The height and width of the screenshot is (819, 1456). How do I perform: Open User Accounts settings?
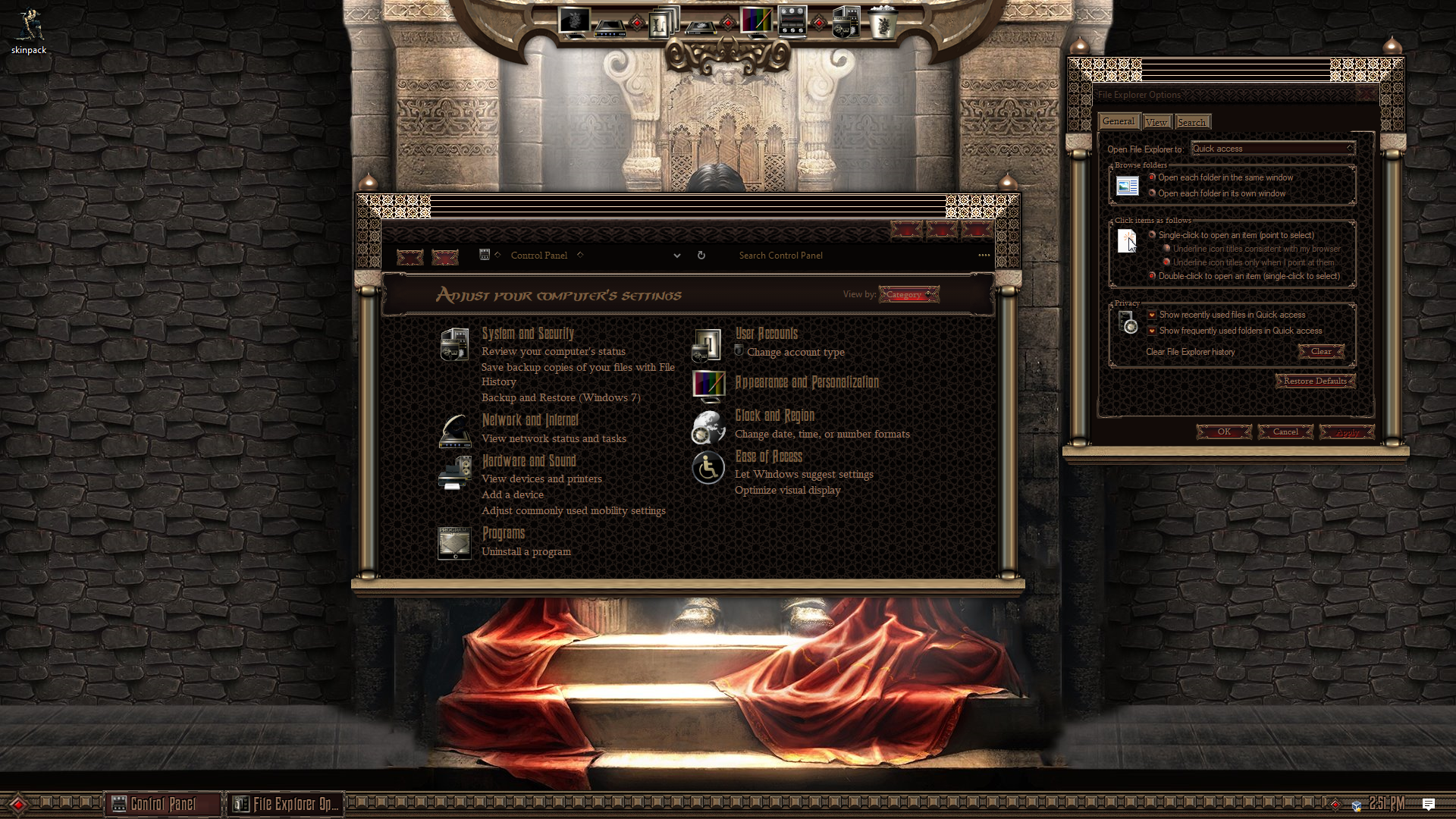tap(766, 334)
